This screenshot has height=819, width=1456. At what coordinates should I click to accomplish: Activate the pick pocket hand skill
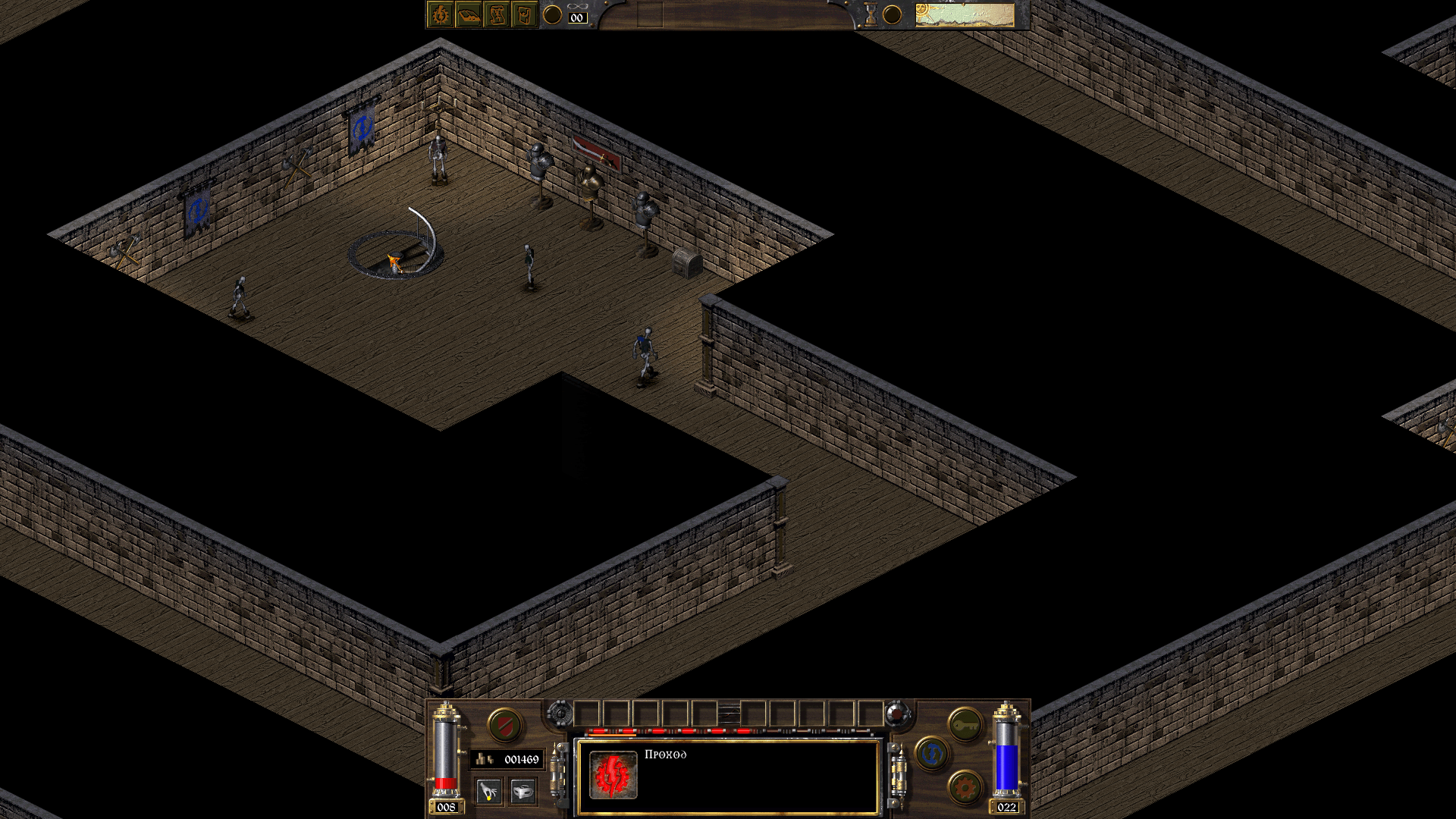(x=489, y=792)
